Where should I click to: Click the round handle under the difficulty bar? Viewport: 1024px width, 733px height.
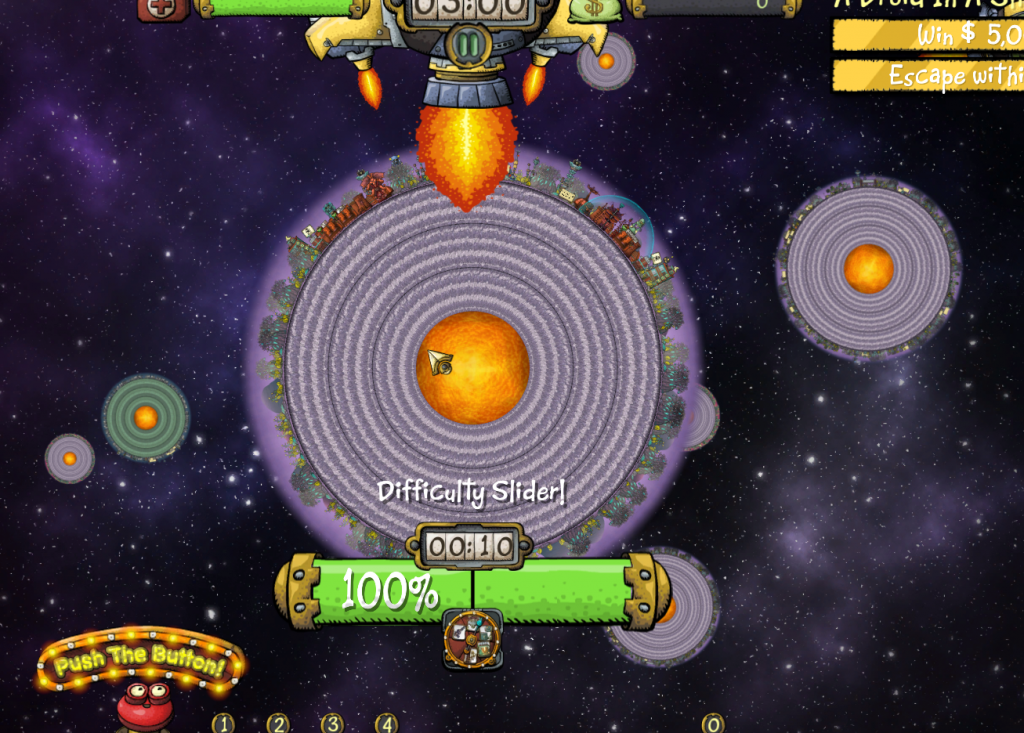pos(472,639)
